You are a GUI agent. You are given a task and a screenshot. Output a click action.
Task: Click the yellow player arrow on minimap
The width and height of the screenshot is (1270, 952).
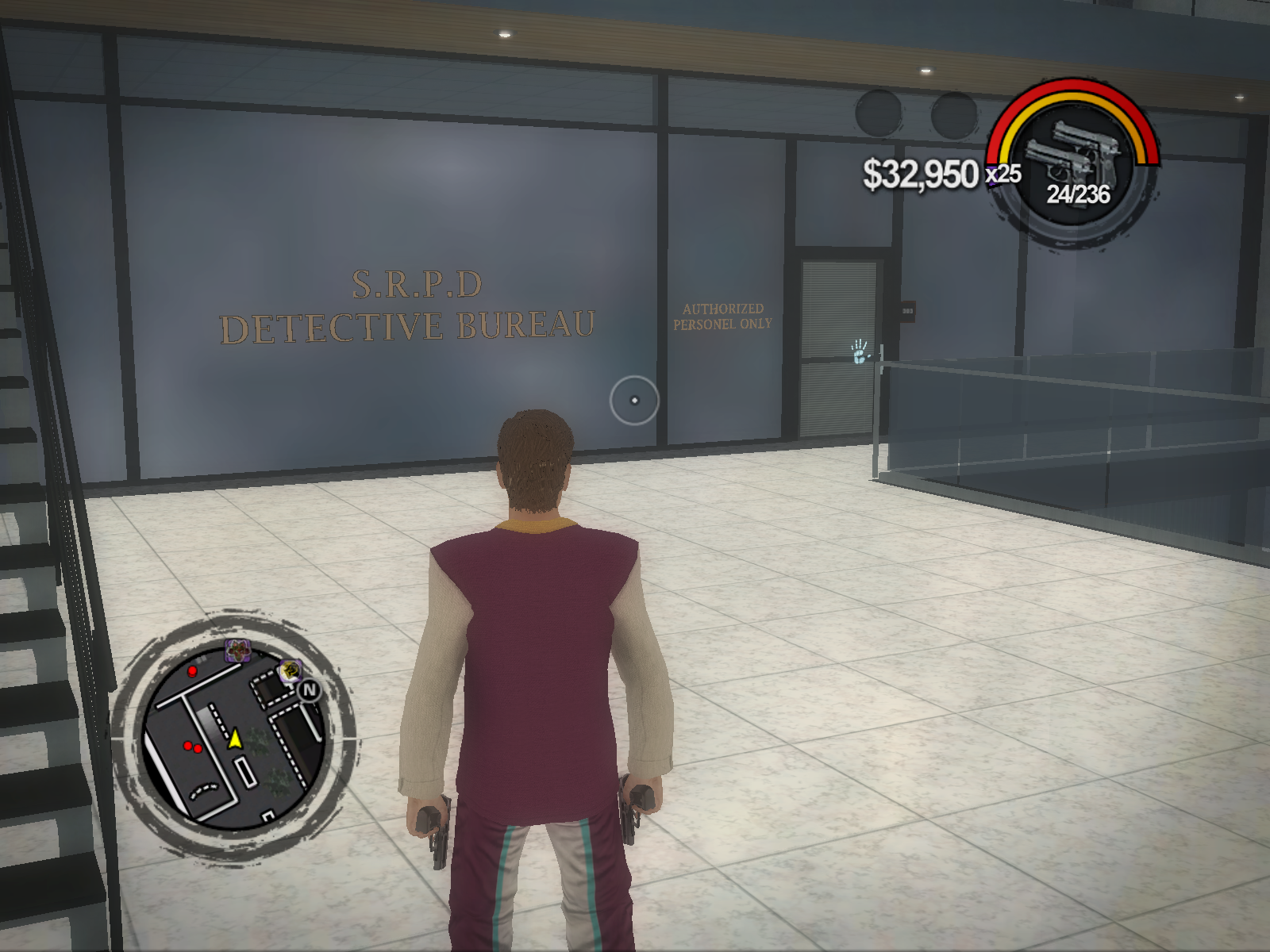click(x=235, y=739)
